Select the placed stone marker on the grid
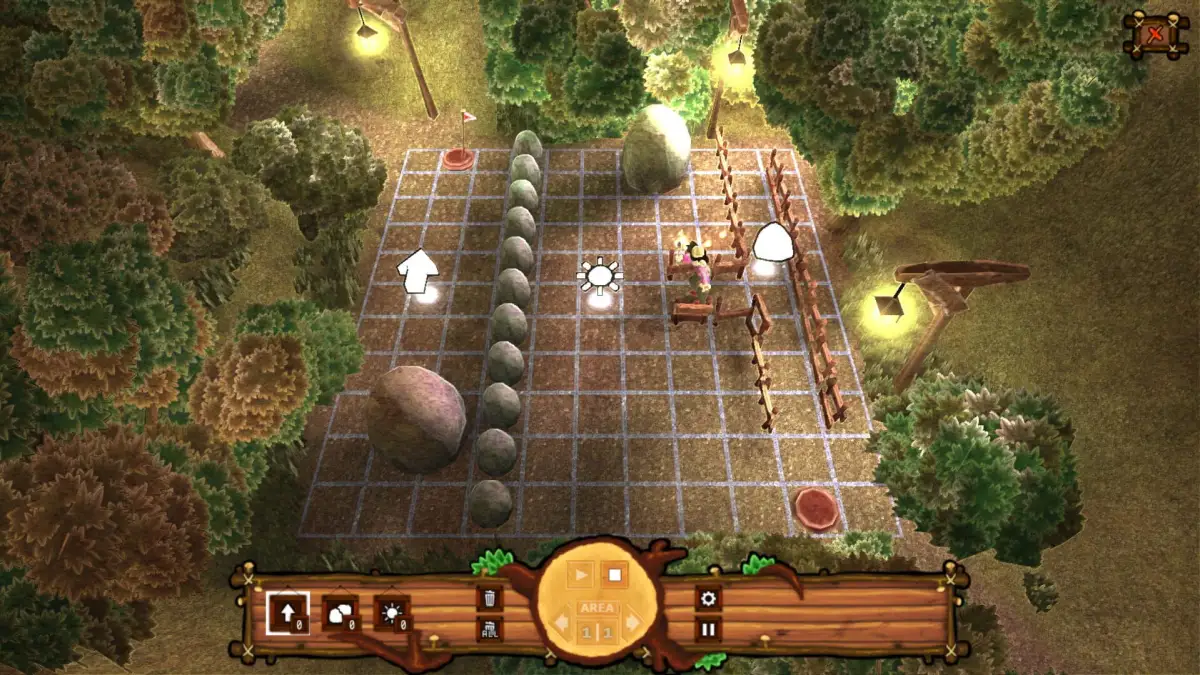This screenshot has width=1200, height=675. [771, 245]
